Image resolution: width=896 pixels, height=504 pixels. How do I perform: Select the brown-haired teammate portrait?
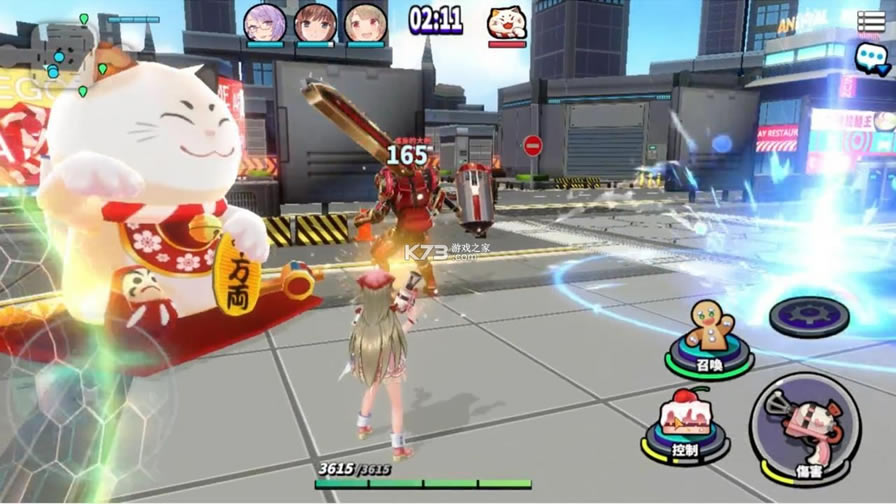click(x=315, y=23)
